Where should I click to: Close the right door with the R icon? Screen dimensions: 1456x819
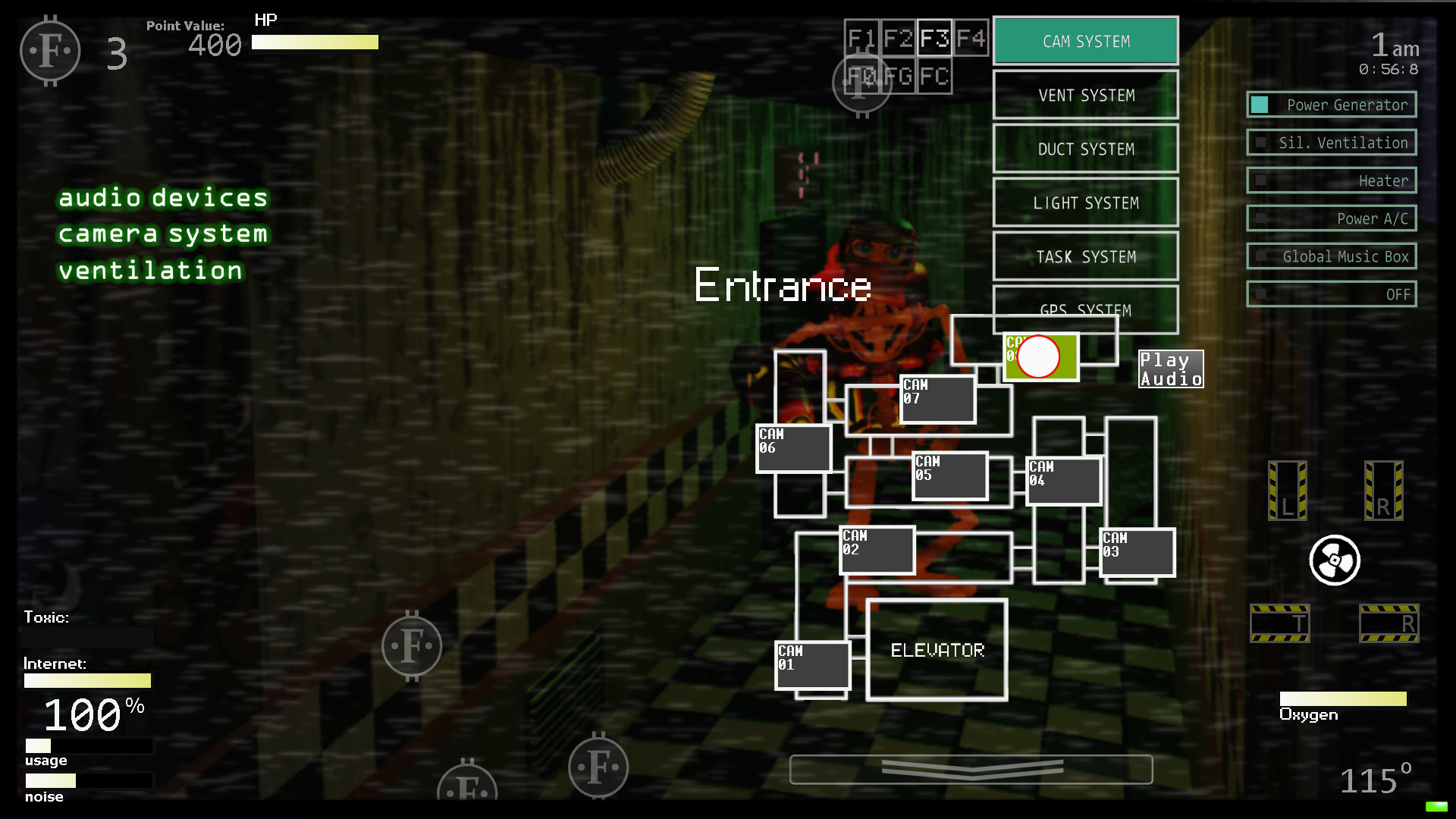[1385, 491]
